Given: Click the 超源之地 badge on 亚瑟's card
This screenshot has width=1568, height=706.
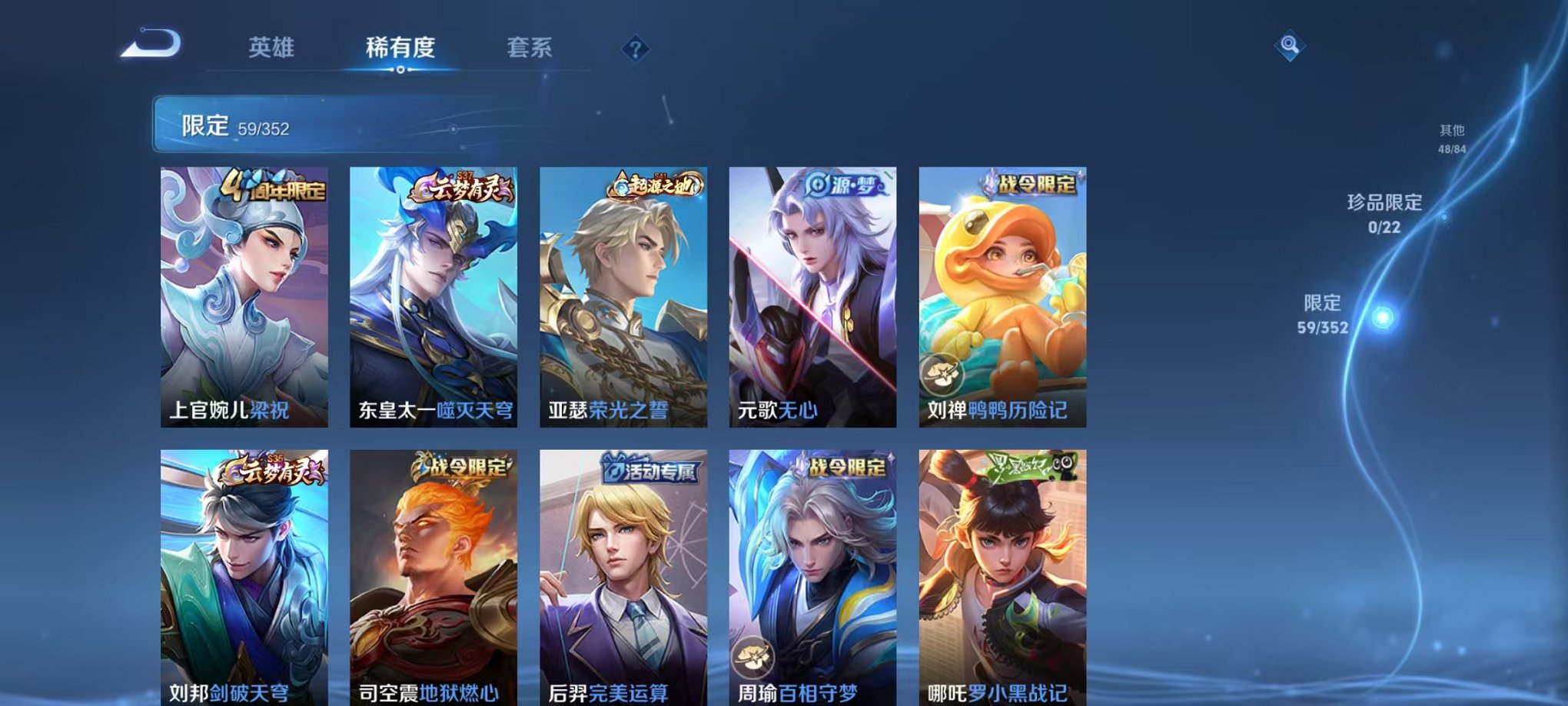Looking at the screenshot, I should point(654,184).
